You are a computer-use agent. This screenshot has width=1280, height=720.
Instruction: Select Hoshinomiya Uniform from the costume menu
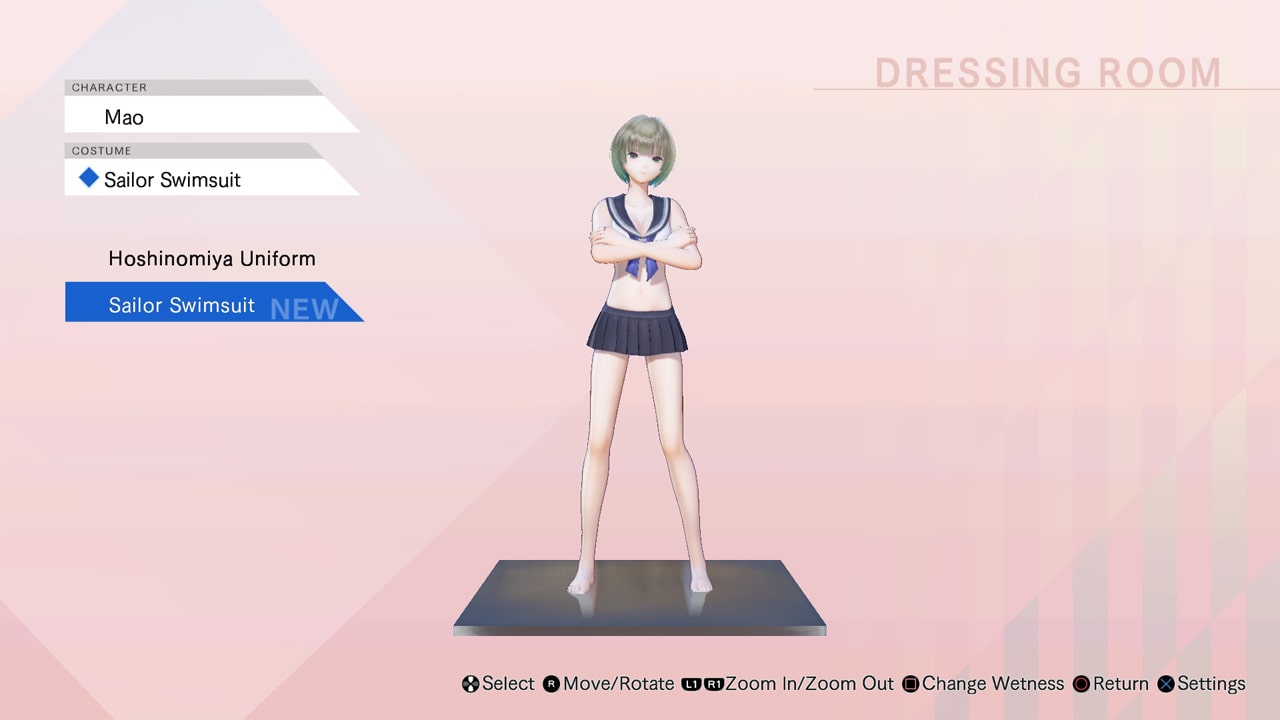212,258
